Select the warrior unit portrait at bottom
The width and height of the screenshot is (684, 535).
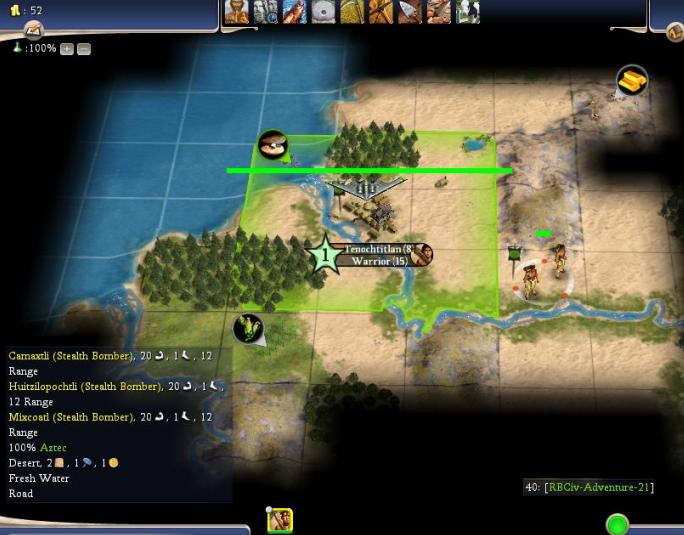click(280, 521)
